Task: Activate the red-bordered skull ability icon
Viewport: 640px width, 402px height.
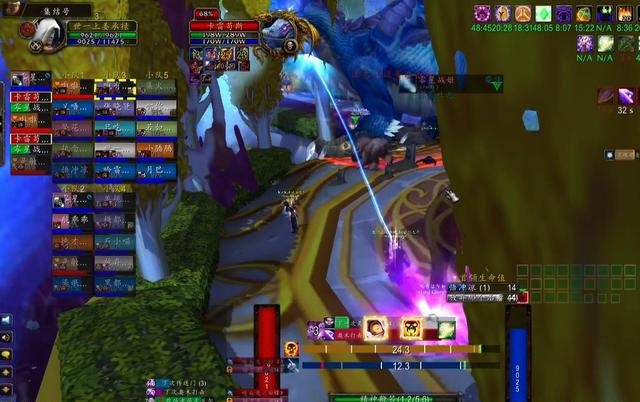Action: click(x=411, y=328)
